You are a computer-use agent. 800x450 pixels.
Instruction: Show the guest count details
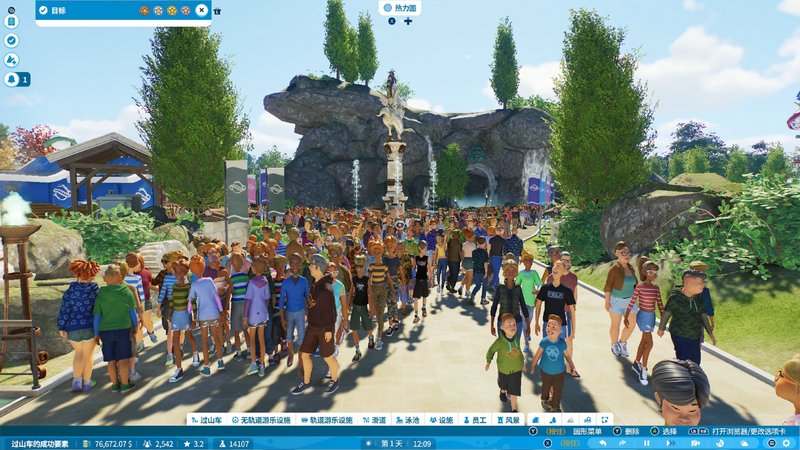160,443
